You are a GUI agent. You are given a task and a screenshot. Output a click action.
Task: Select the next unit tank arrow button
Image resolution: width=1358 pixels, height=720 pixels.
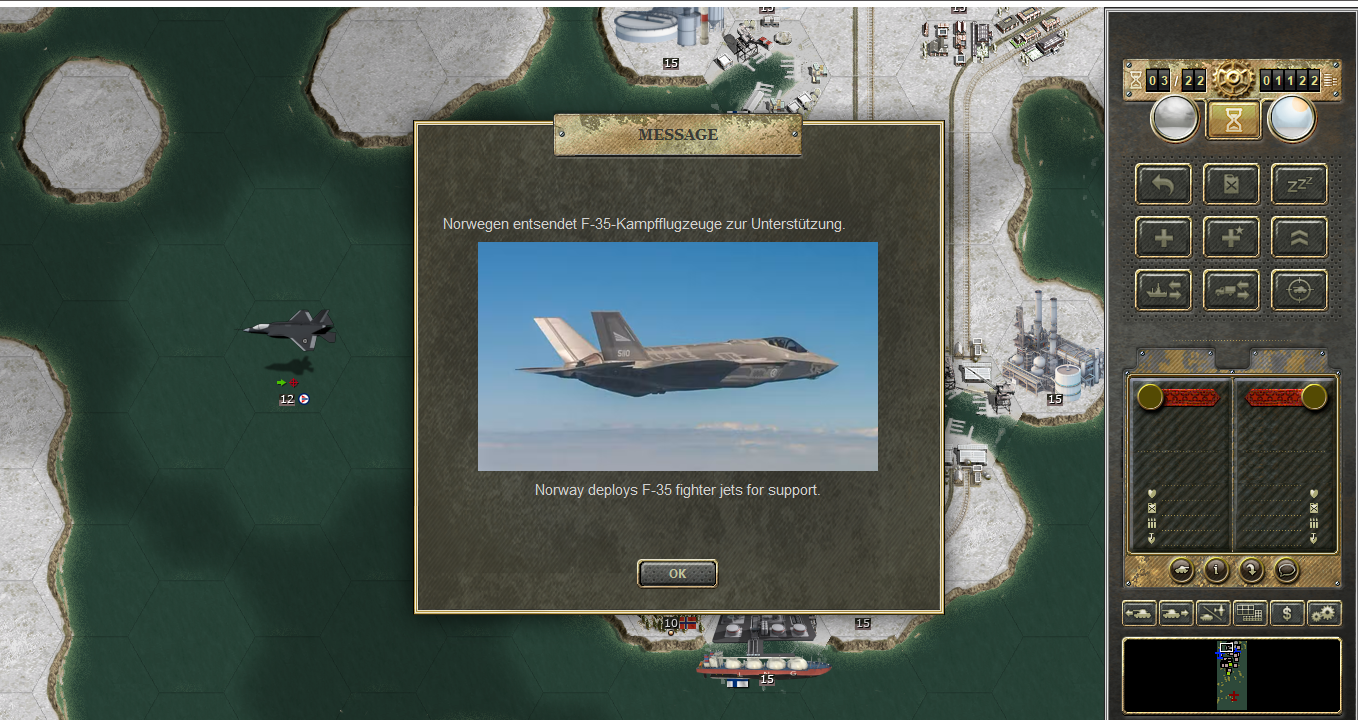click(x=1176, y=613)
